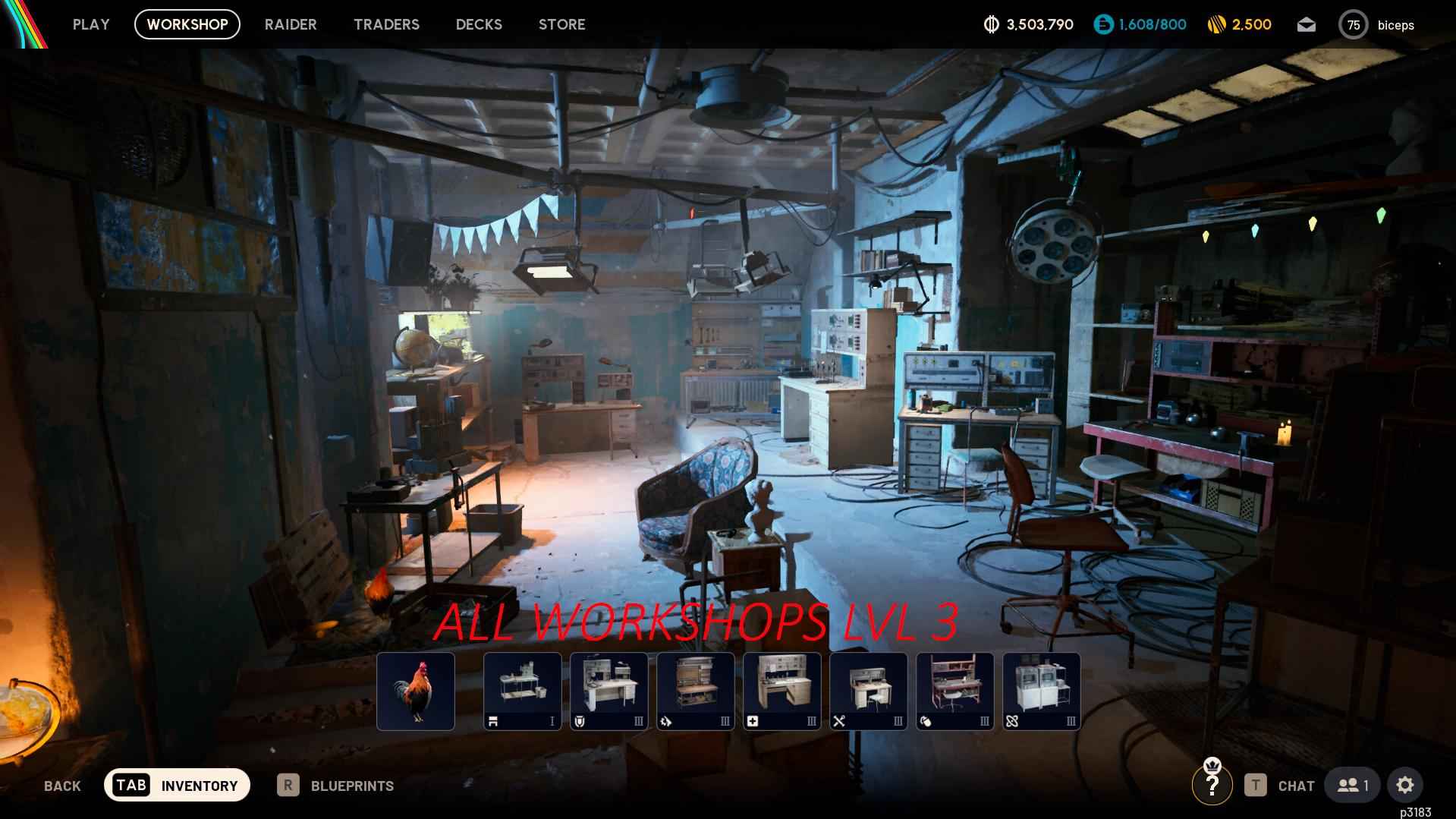Open CHAT via the T button
This screenshot has width=1456, height=819.
tap(1281, 786)
